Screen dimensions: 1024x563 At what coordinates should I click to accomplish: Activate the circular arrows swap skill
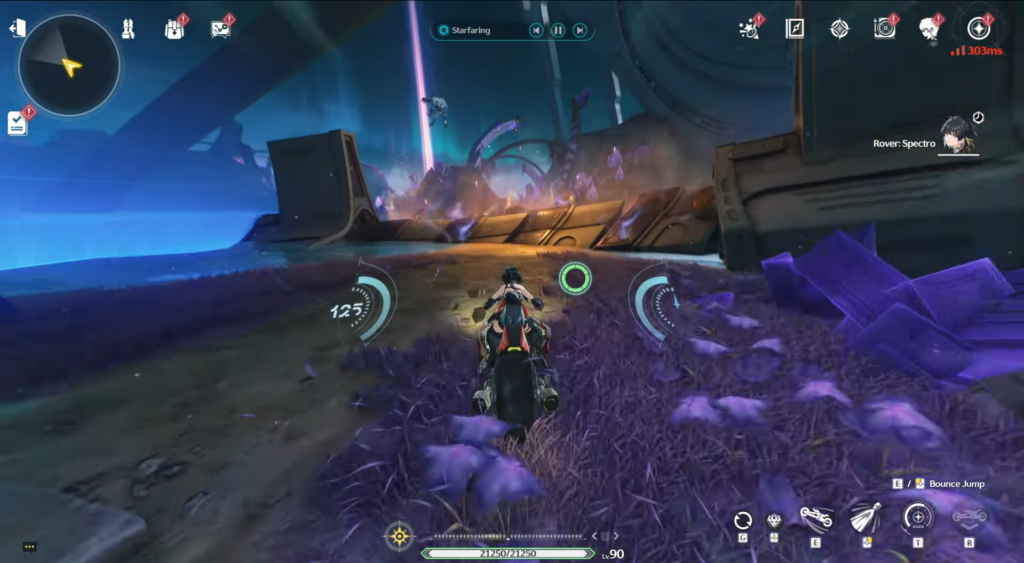pyautogui.click(x=742, y=520)
